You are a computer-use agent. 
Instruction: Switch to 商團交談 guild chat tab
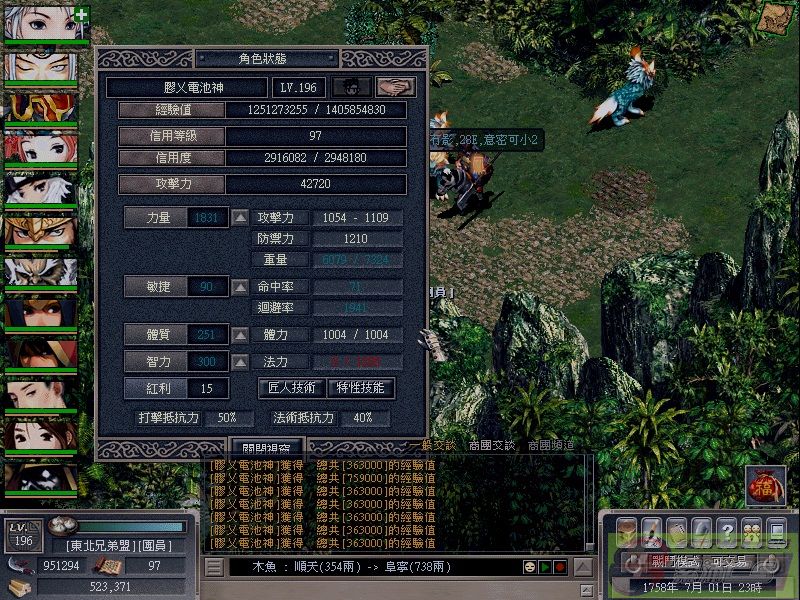[x=494, y=446]
